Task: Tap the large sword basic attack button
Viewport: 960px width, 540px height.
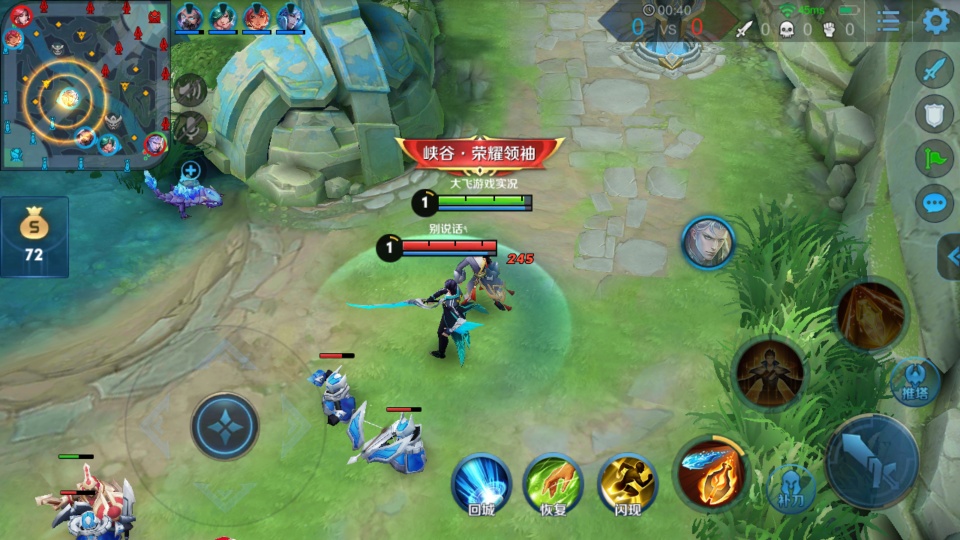Action: [871, 462]
